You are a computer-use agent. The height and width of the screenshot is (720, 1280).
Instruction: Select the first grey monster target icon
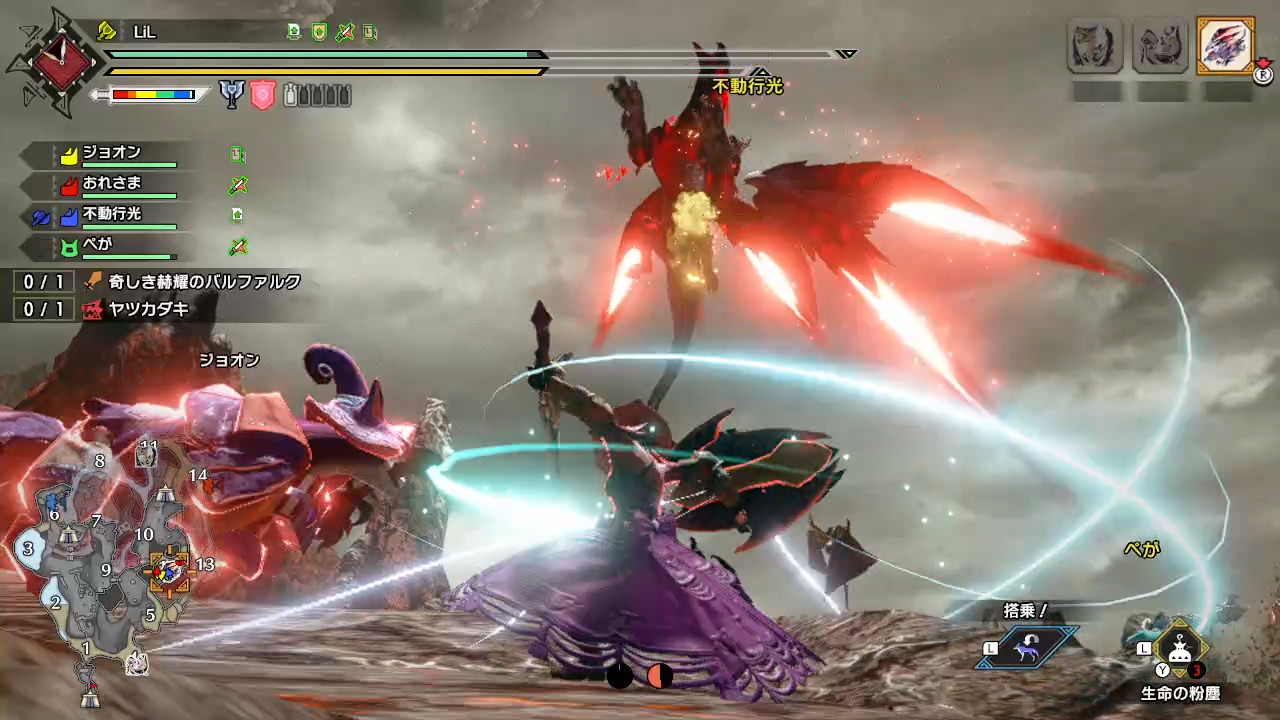(1095, 46)
